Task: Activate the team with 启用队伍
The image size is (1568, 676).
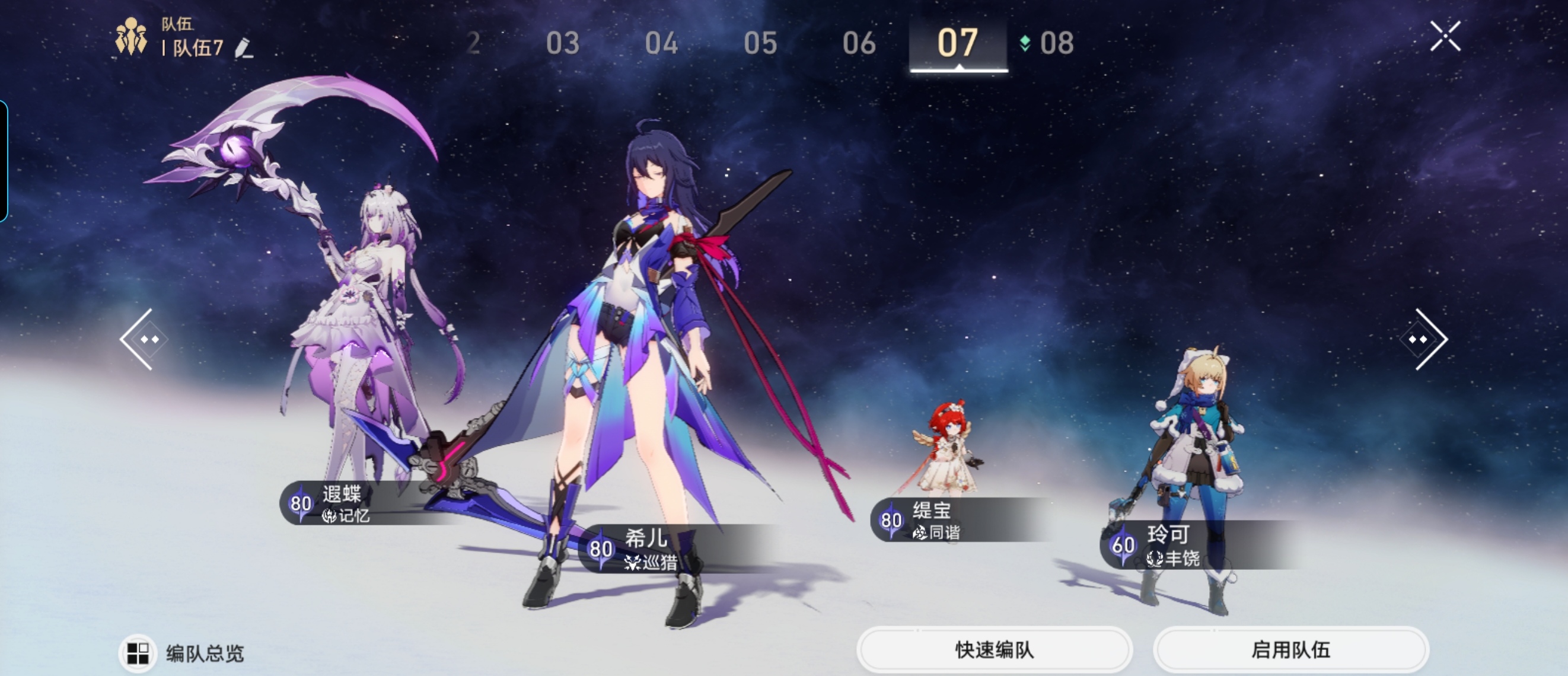Action: 1290,650
